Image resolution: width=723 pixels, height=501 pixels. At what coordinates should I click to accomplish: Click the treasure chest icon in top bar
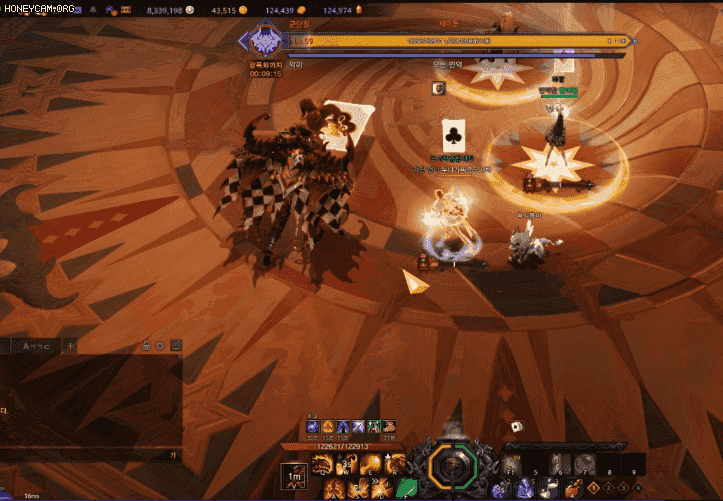click(125, 10)
